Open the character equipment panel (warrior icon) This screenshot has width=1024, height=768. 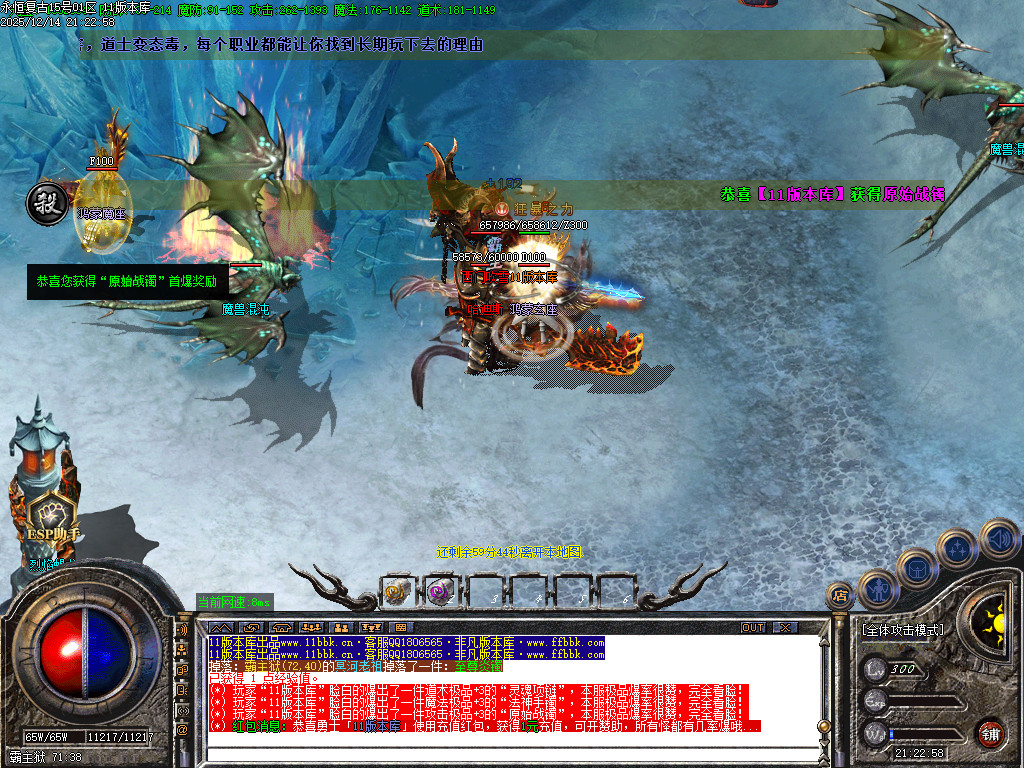pyautogui.click(x=878, y=589)
